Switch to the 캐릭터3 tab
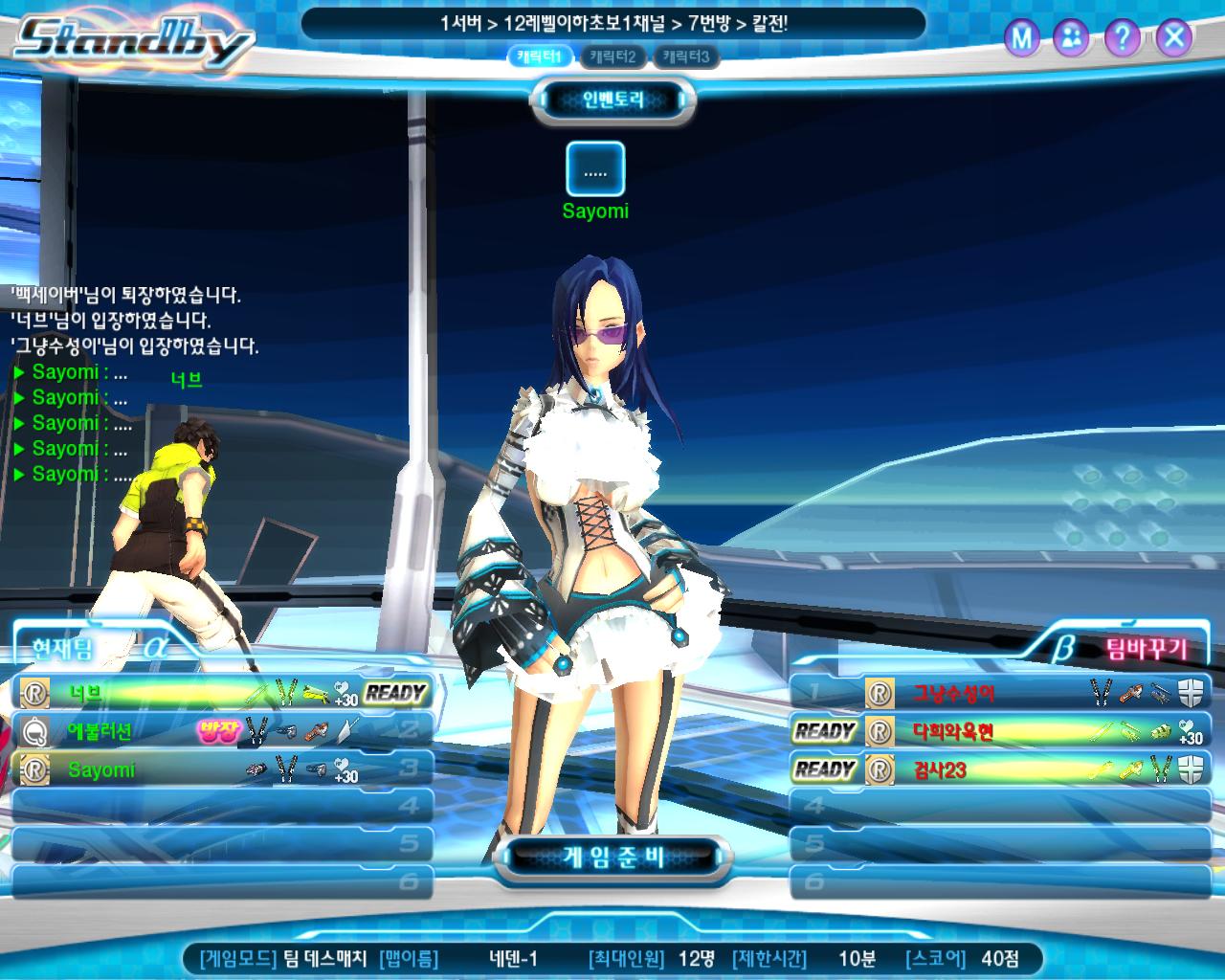This screenshot has height=980, width=1225. [685, 57]
